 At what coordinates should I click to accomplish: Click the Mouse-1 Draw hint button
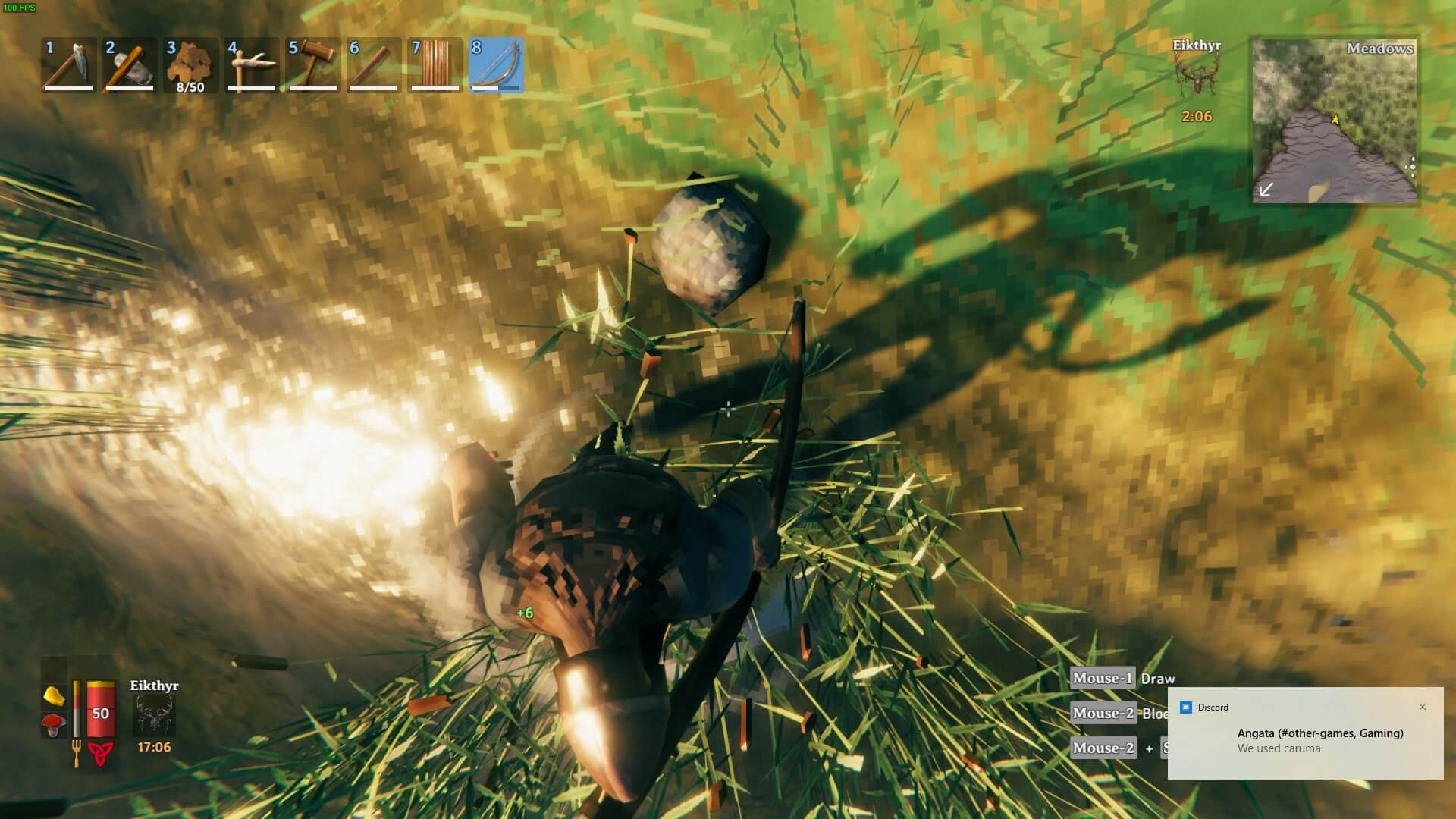[x=1101, y=678]
